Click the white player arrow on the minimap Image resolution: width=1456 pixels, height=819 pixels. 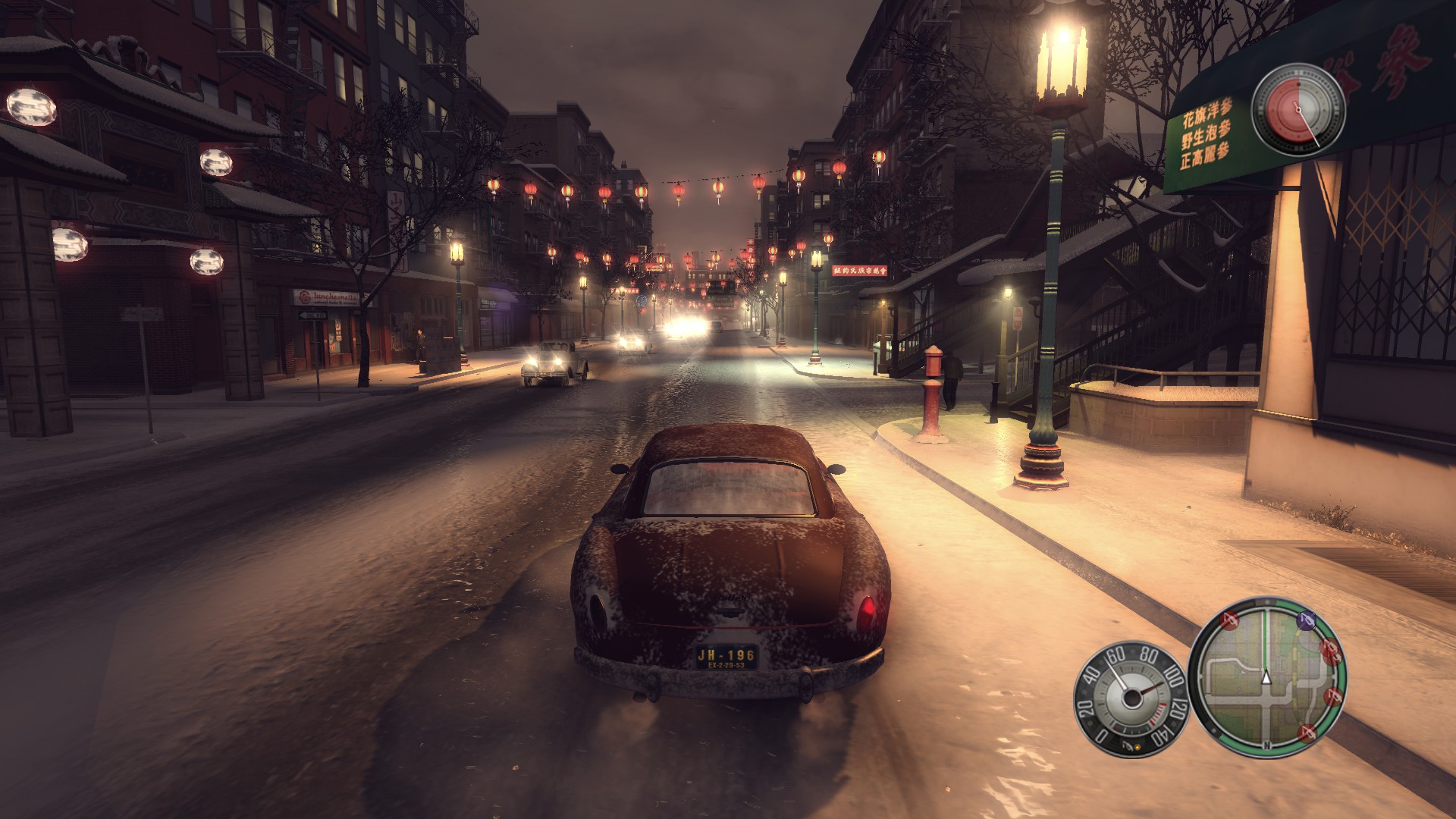point(1266,677)
